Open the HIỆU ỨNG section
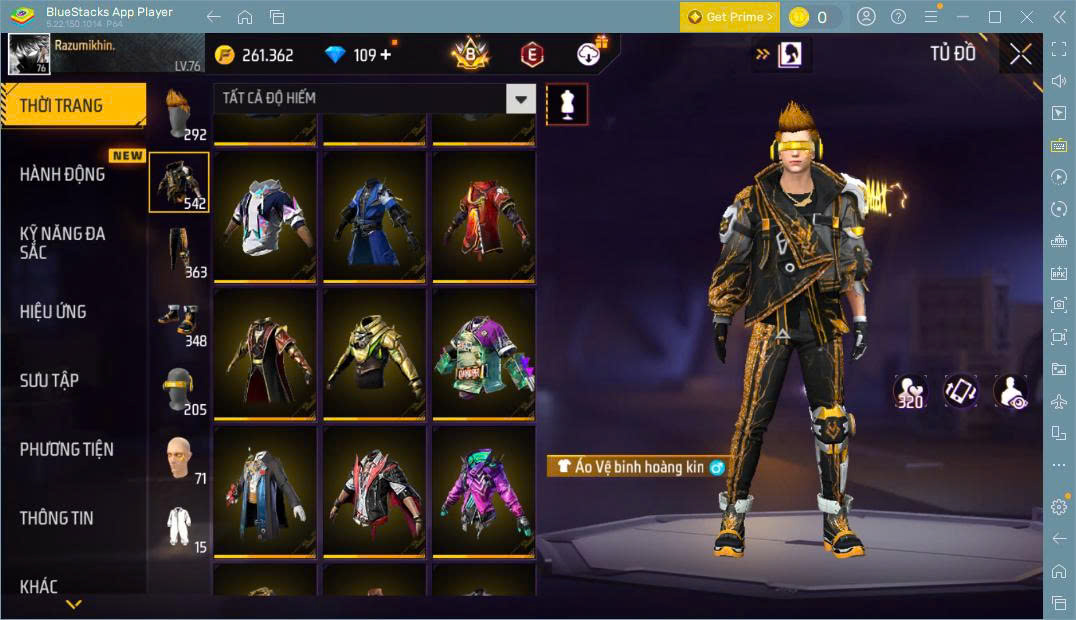Image resolution: width=1076 pixels, height=620 pixels. click(x=53, y=311)
